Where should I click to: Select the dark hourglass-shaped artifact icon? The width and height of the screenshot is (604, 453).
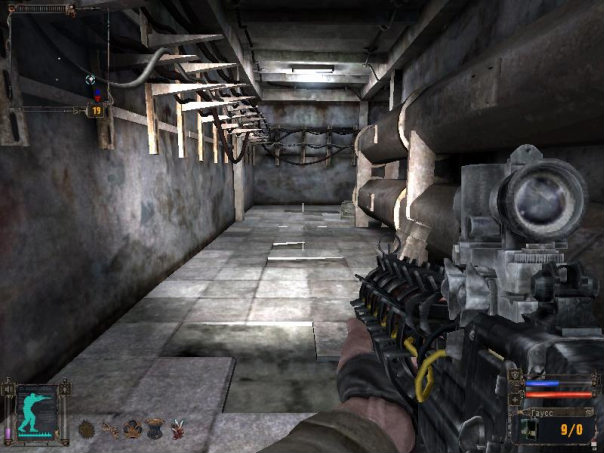(155, 430)
